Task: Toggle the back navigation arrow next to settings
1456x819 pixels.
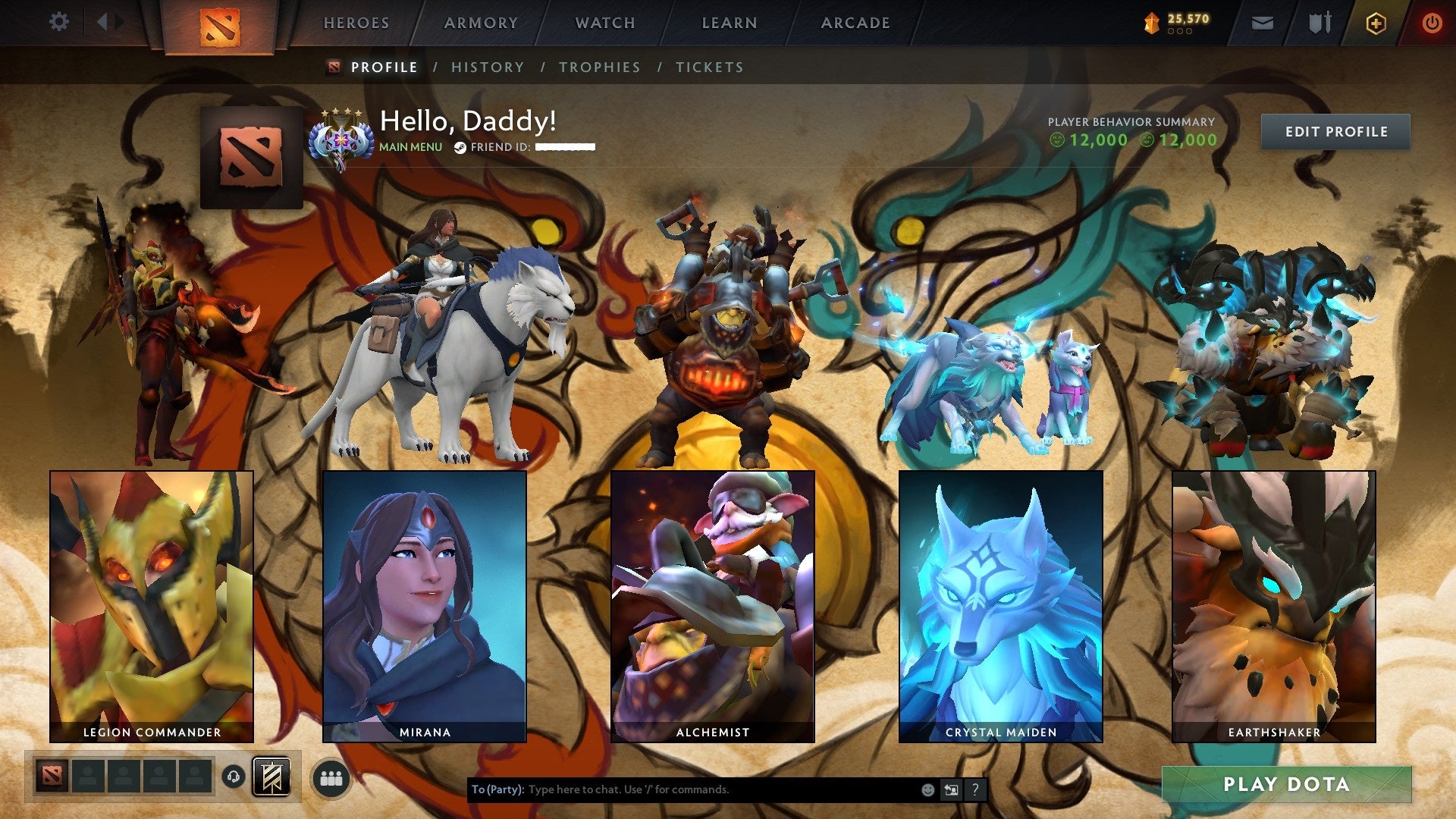Action: point(105,21)
